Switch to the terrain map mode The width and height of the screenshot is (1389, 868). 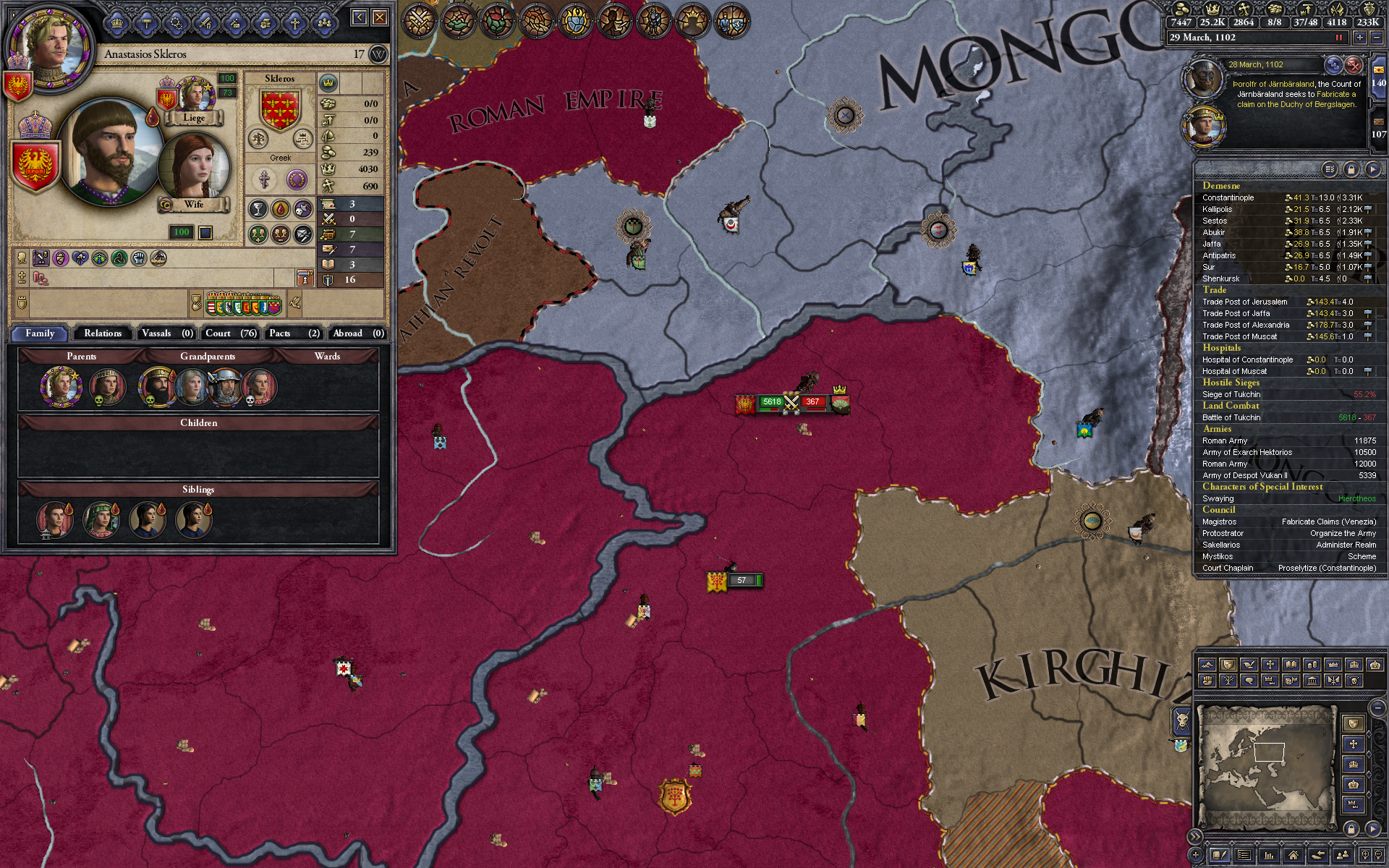pyautogui.click(x=1207, y=665)
